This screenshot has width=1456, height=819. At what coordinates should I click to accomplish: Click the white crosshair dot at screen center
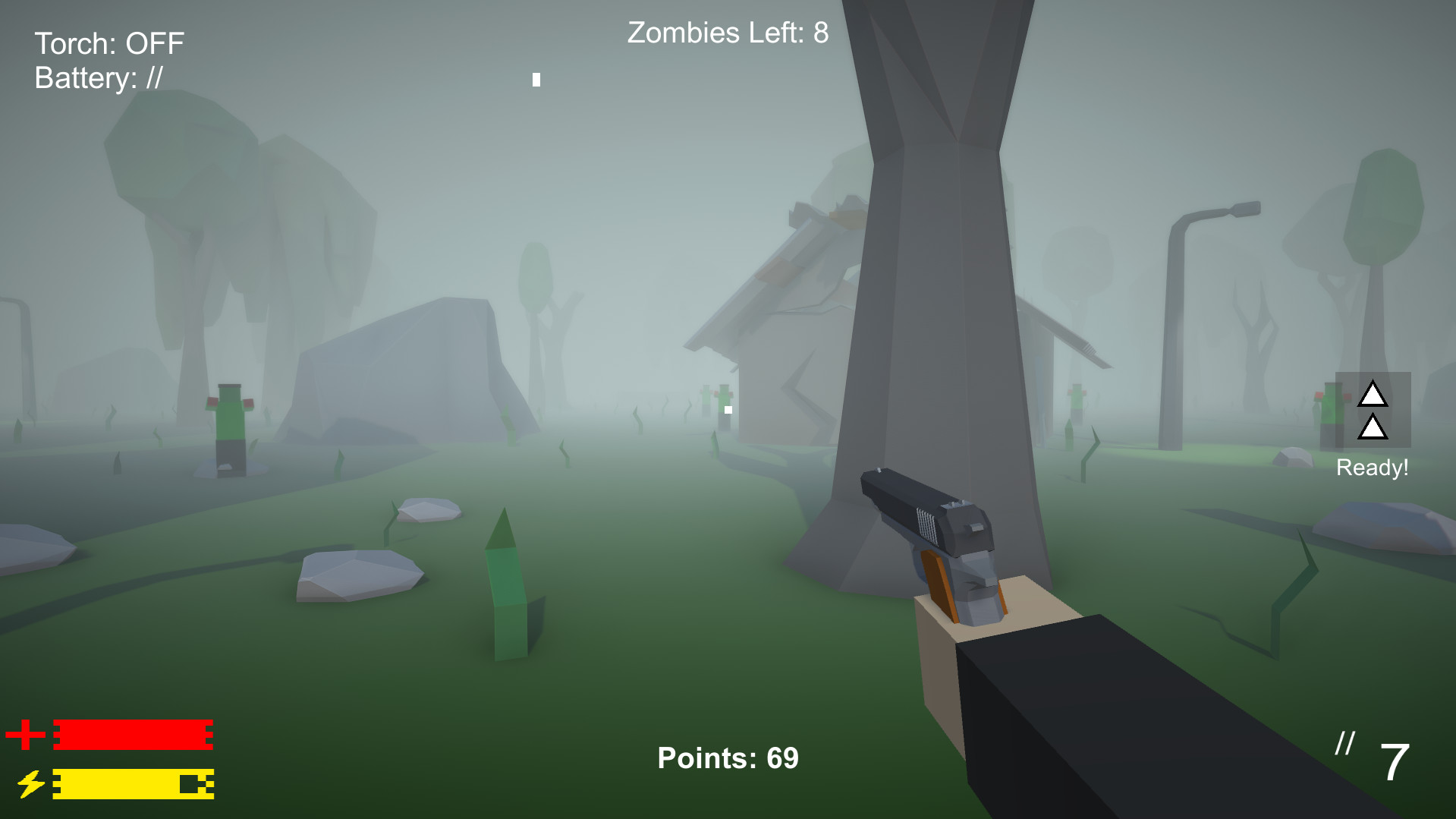coord(728,409)
